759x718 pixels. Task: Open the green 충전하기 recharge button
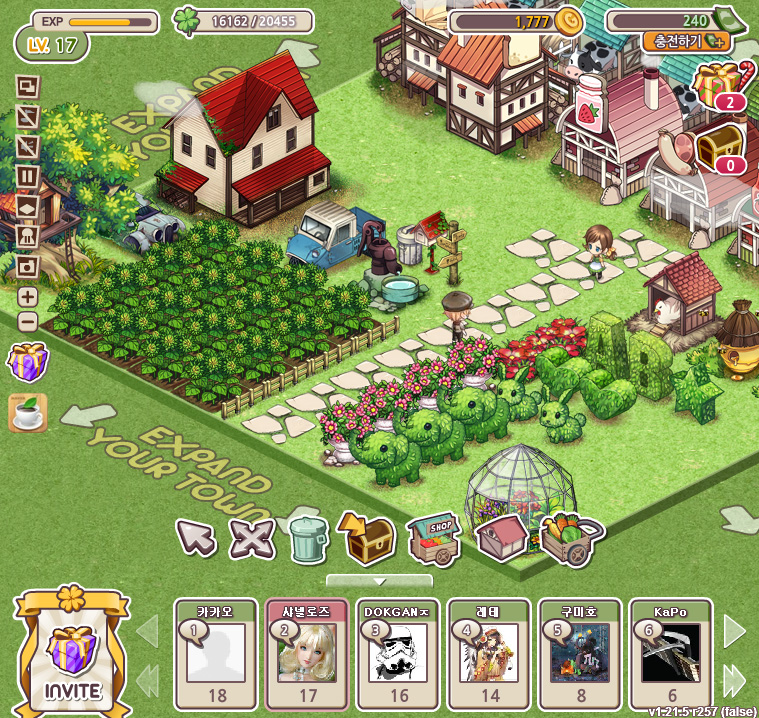point(686,42)
